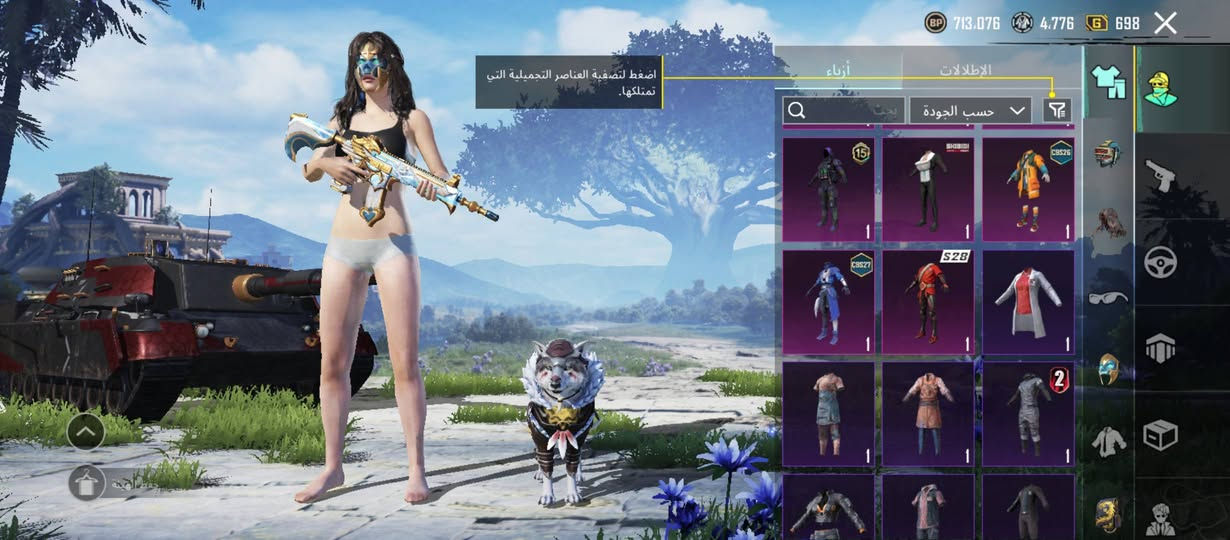Pick the blue CBS27 outfit
This screenshot has width=1230, height=540.
(828, 302)
